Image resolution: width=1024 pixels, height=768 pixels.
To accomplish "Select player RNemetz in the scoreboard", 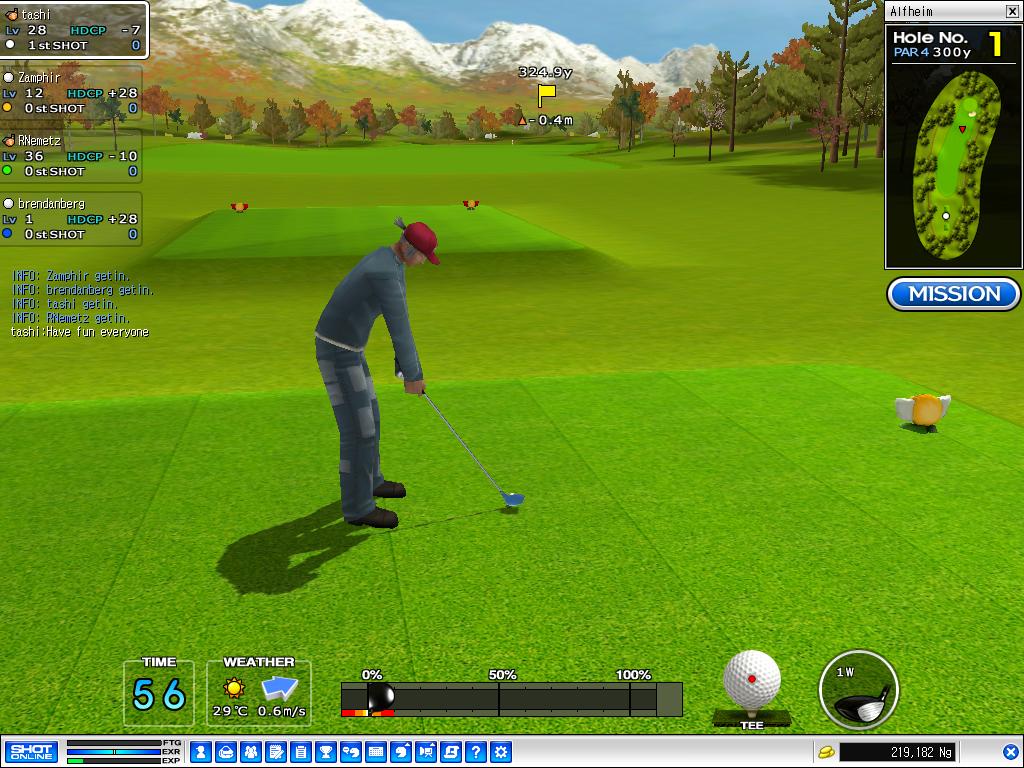I will click(x=70, y=156).
